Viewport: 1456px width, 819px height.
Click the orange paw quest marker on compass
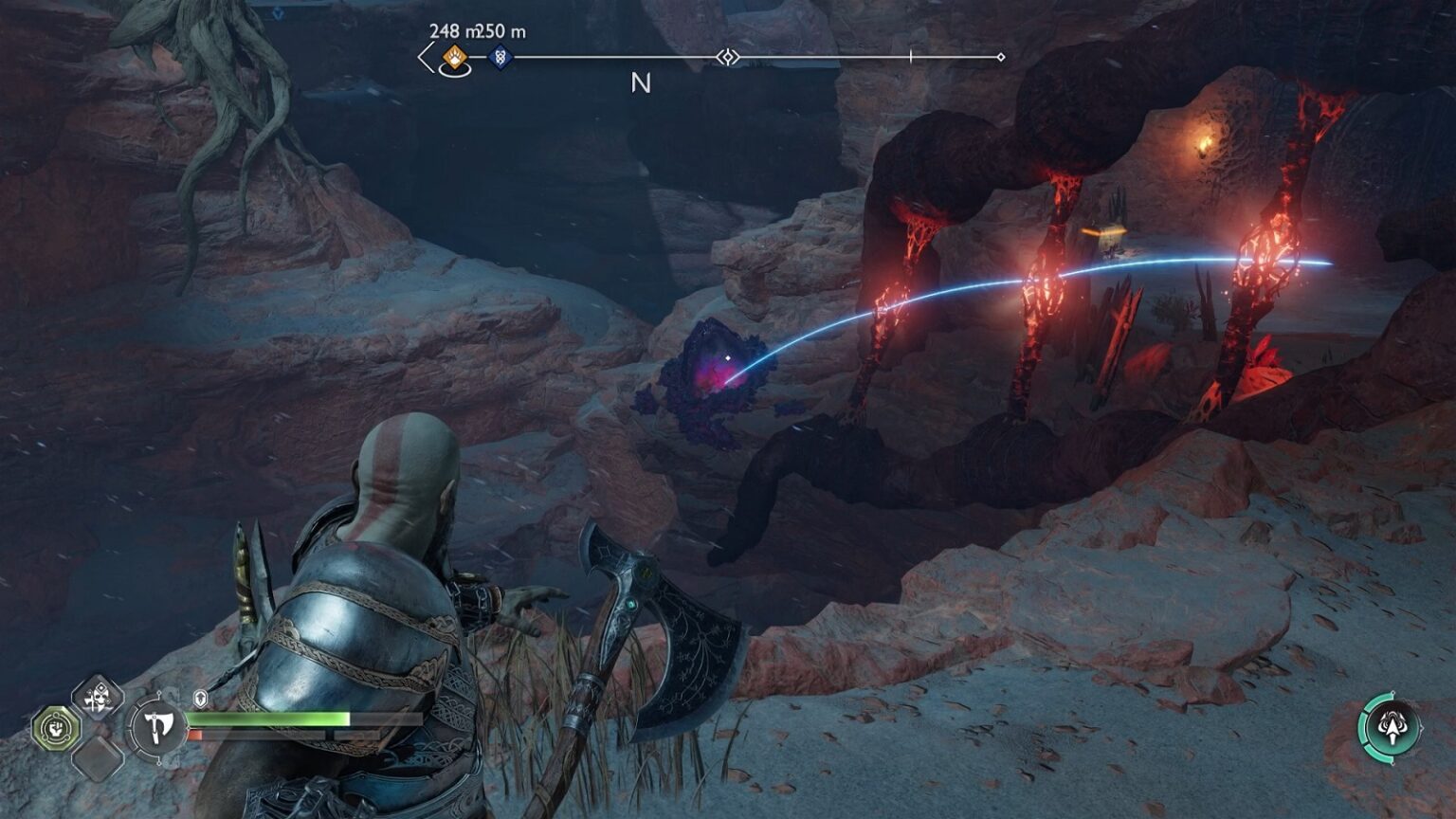(456, 58)
